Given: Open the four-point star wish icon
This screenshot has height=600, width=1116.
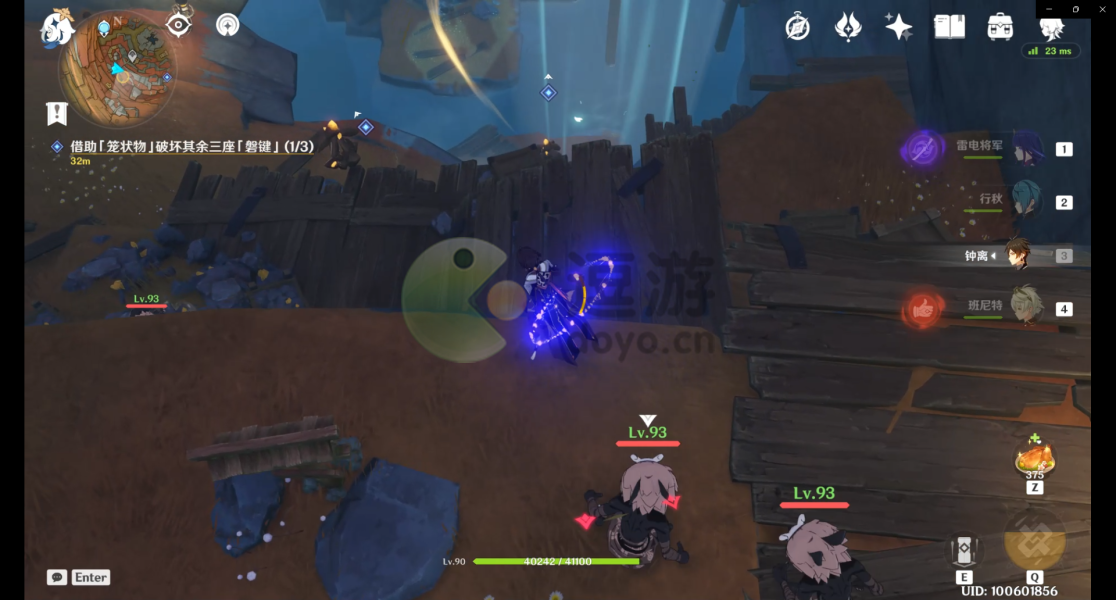Looking at the screenshot, I should coord(898,27).
